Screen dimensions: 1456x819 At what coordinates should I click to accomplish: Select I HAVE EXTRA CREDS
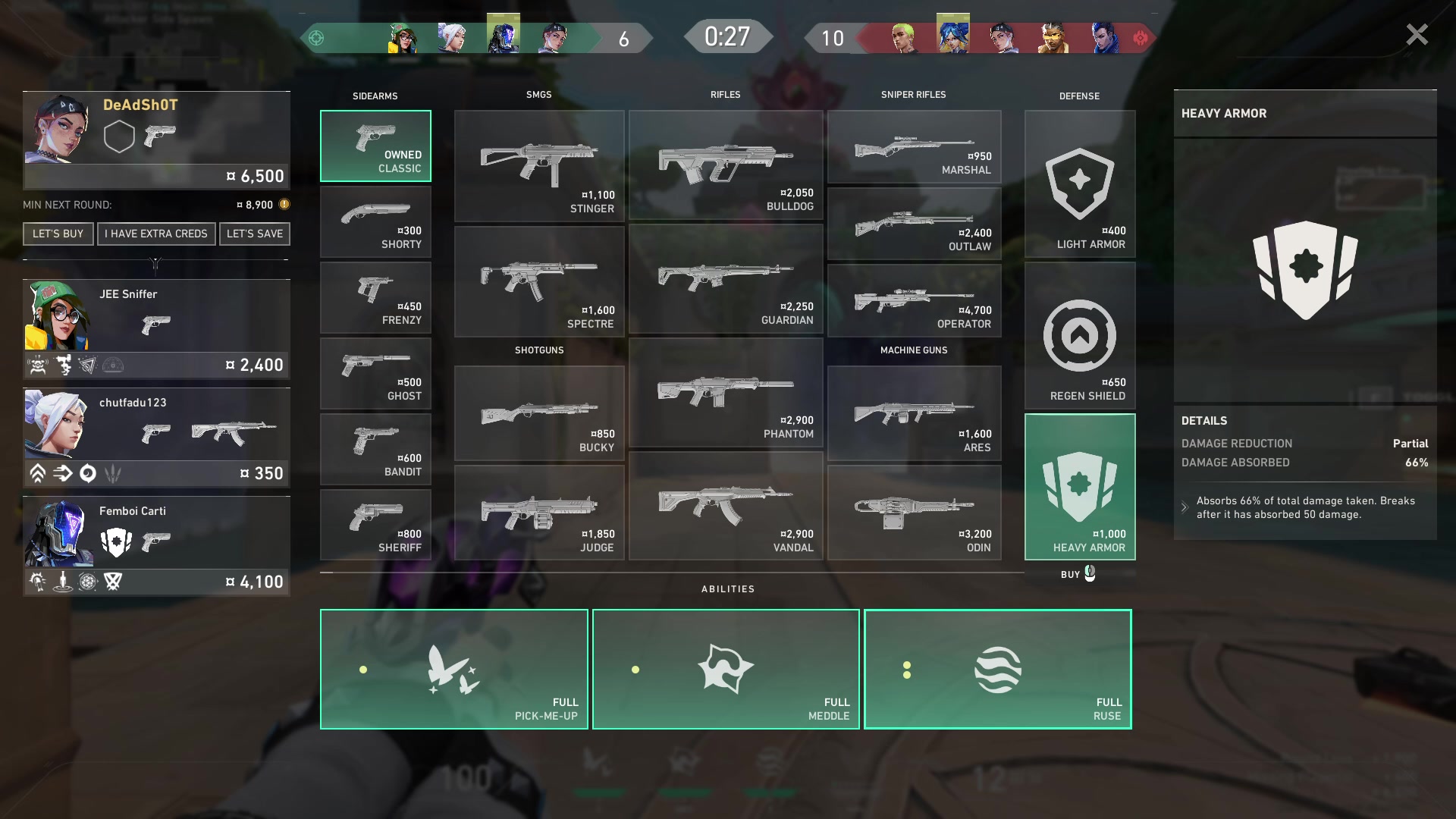(x=156, y=234)
